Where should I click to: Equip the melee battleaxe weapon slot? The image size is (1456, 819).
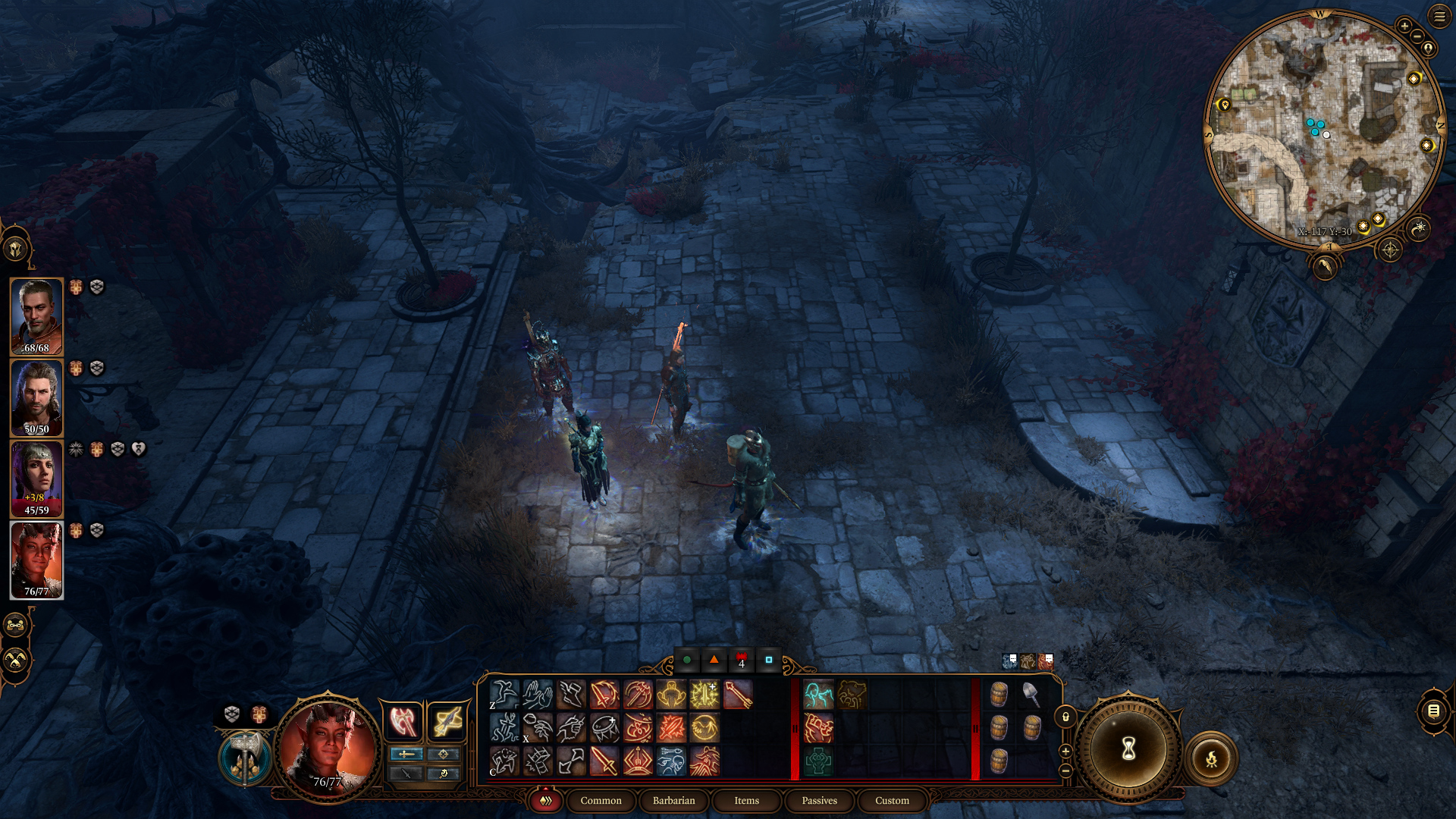click(403, 720)
